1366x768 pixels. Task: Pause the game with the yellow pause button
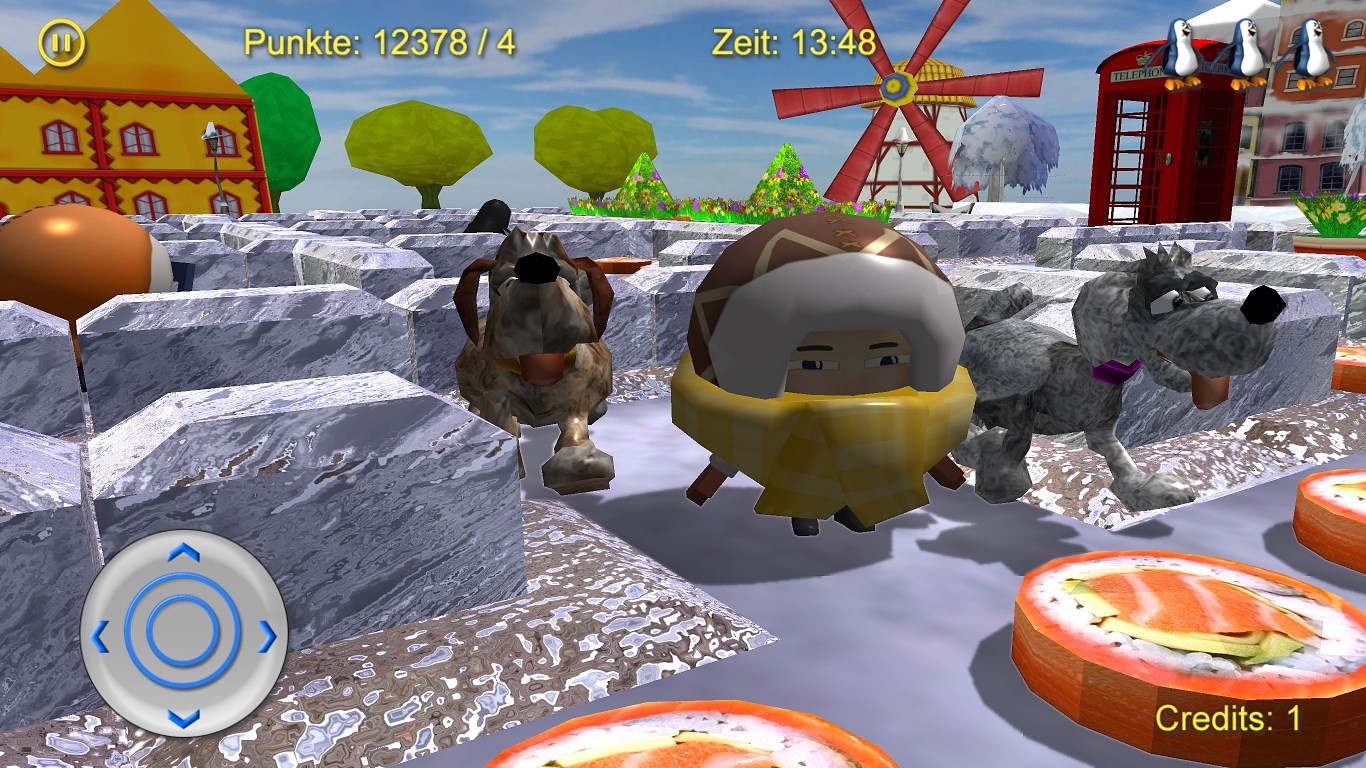(x=62, y=43)
